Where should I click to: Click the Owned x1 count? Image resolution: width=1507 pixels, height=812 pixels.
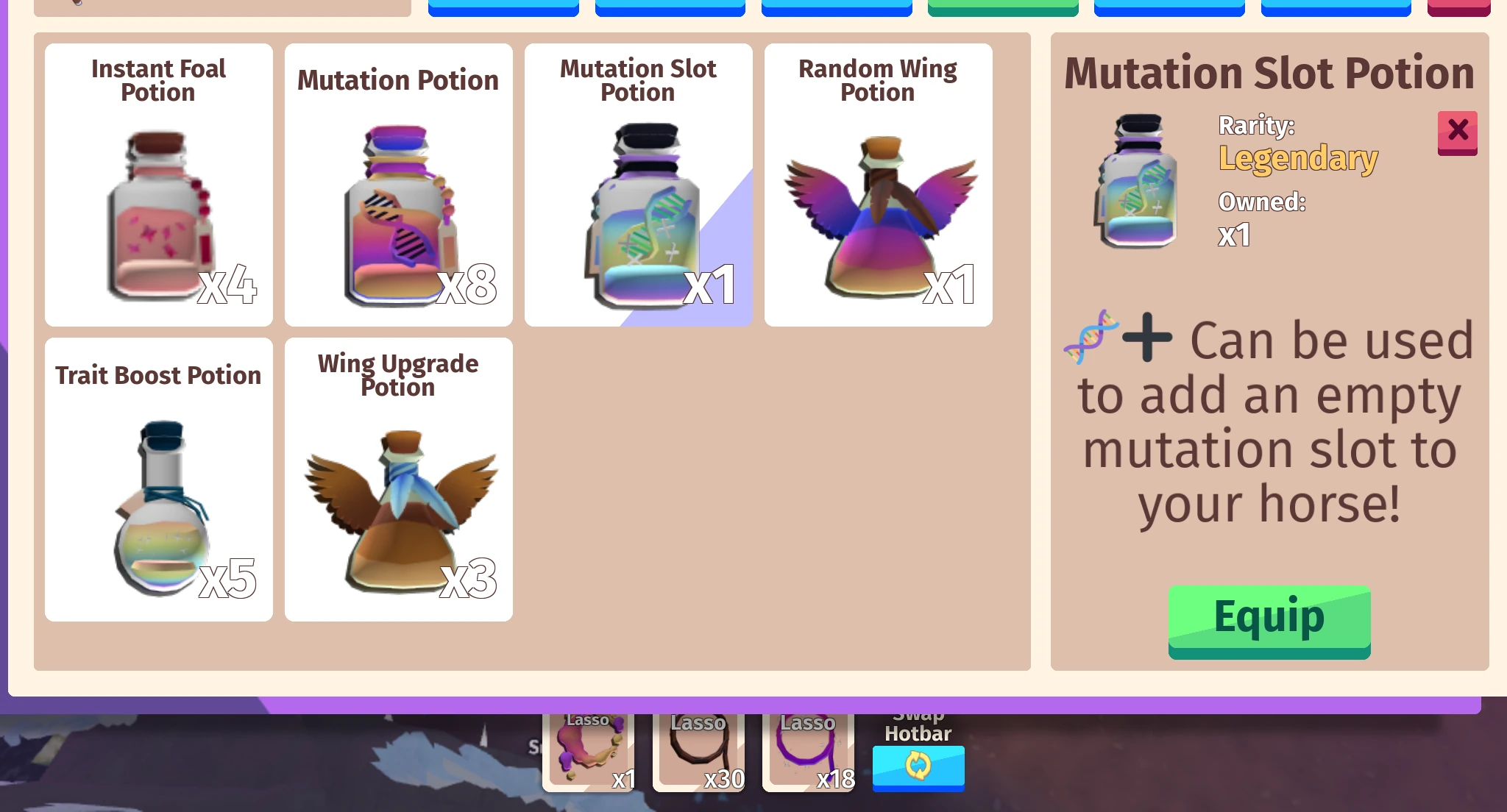pyautogui.click(x=1233, y=236)
